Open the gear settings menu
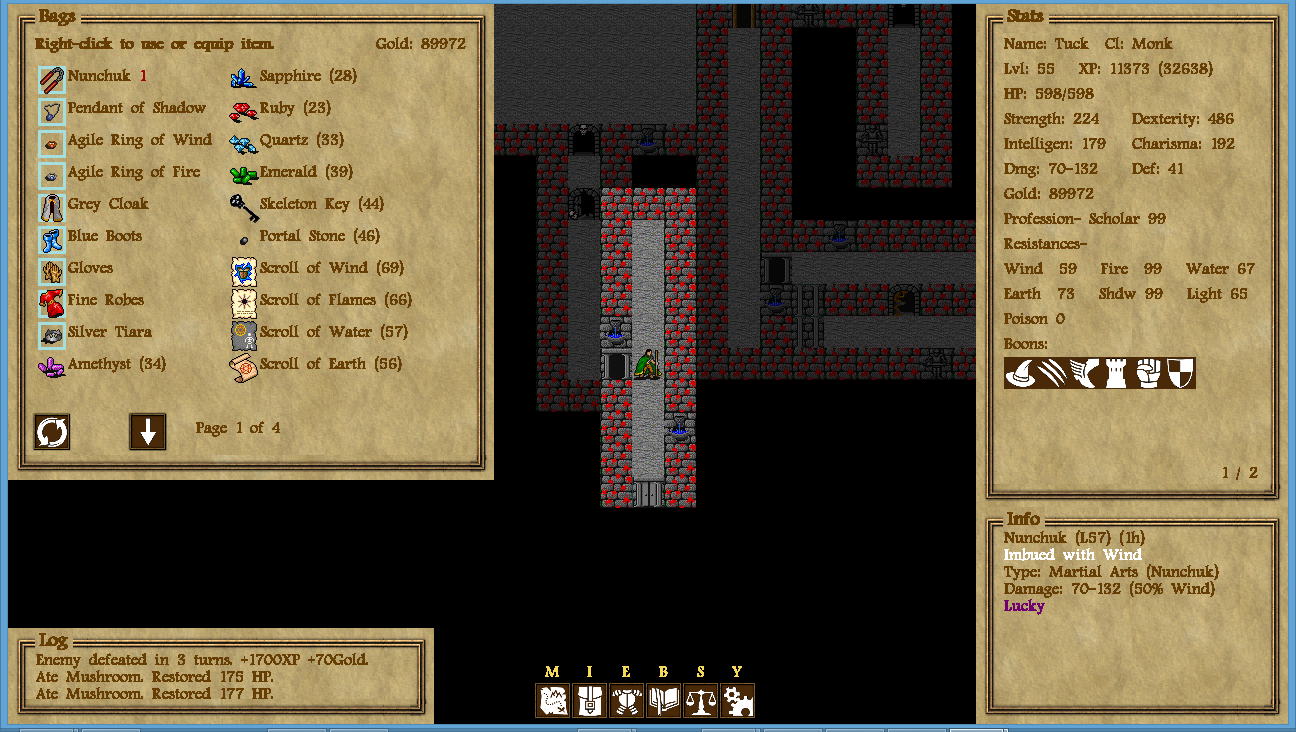Viewport: 1296px width, 732px height. pos(738,700)
